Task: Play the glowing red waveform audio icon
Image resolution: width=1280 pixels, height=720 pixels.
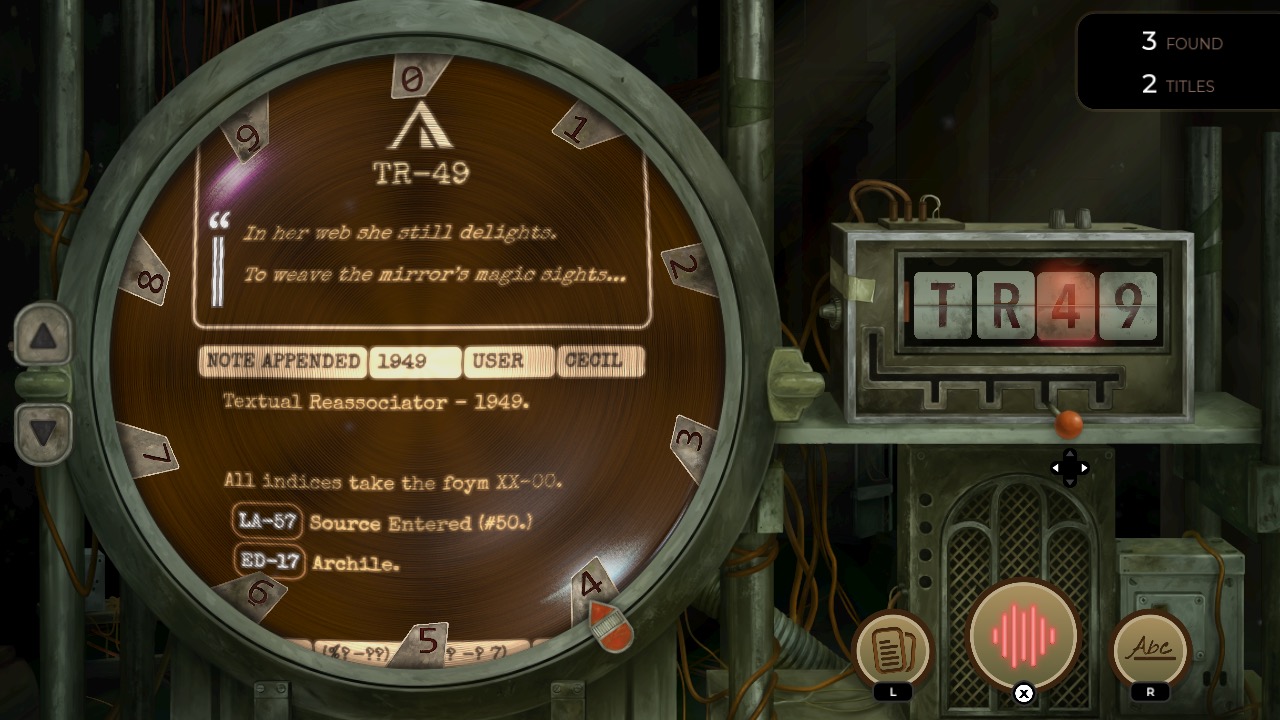Action: 1022,633
